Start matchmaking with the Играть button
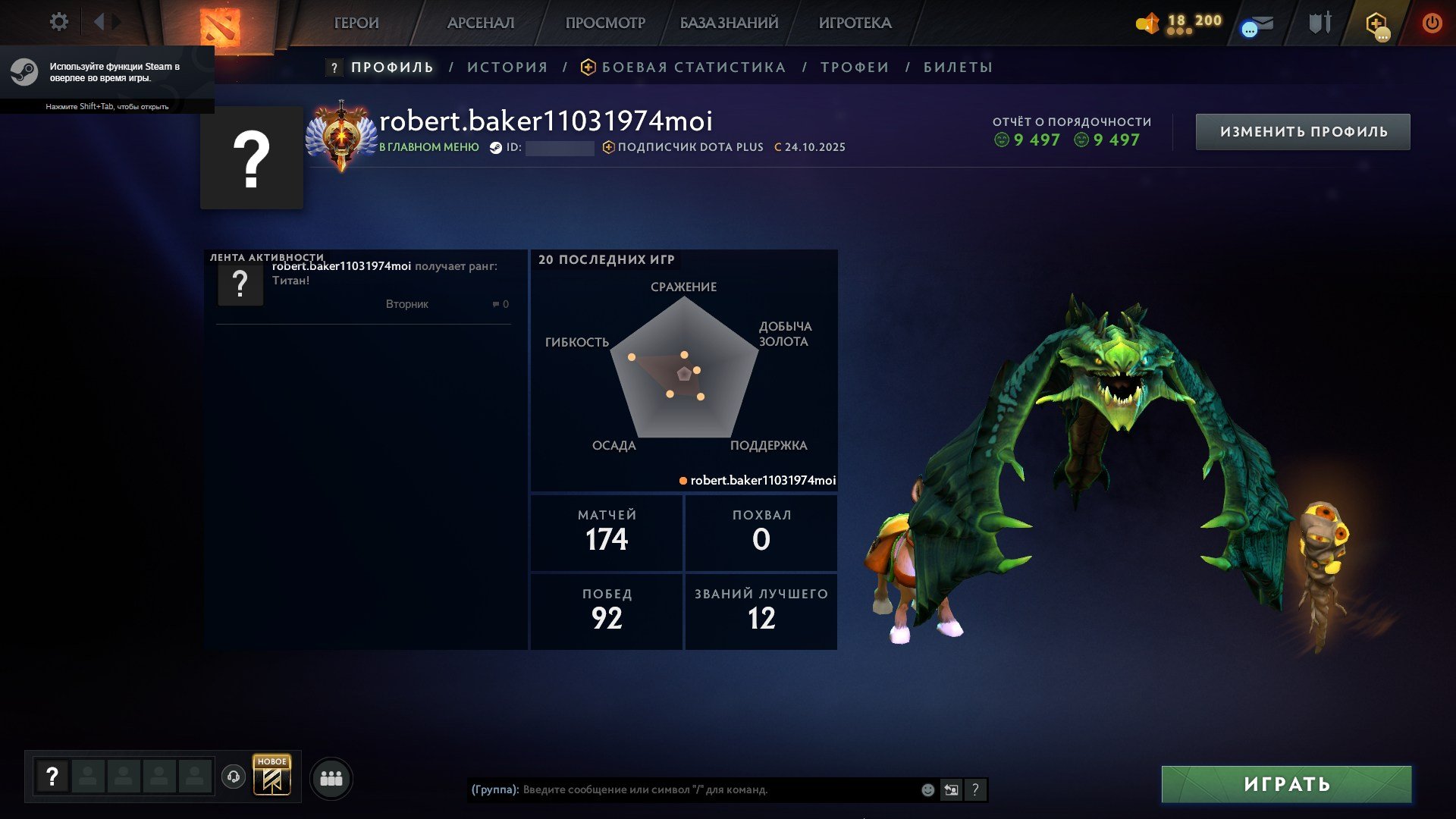1456x819 pixels. 1286,784
